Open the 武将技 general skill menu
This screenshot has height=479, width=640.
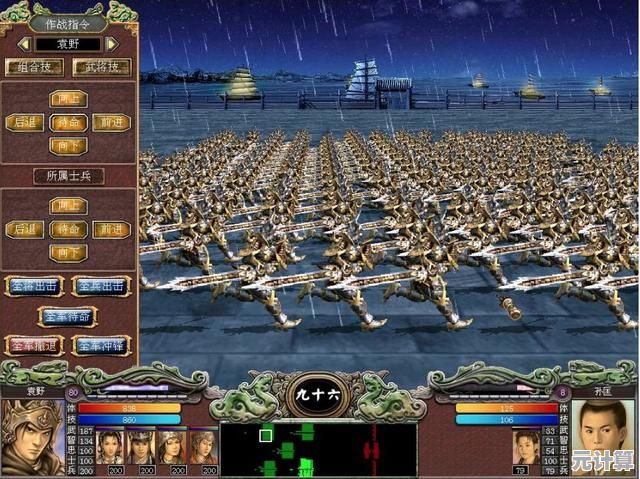click(102, 67)
